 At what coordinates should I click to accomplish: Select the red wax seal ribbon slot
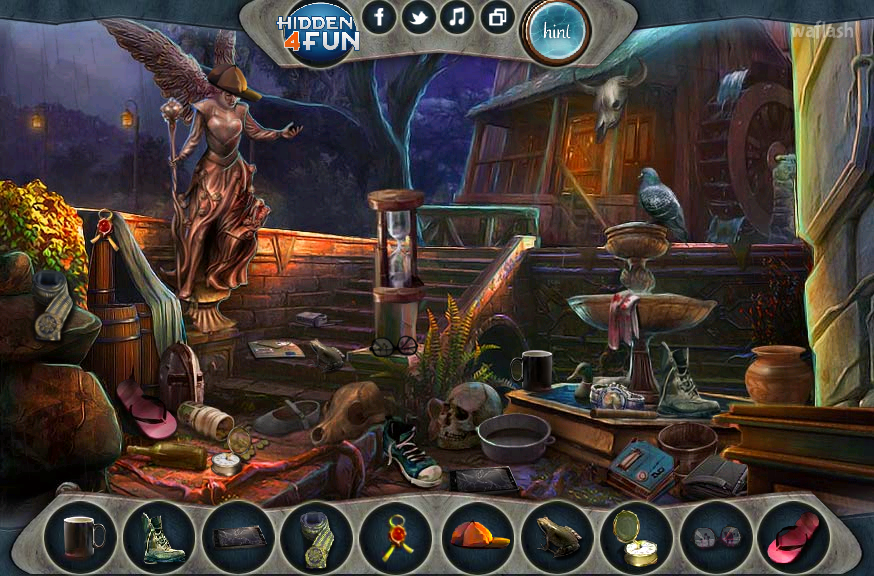(x=396, y=537)
